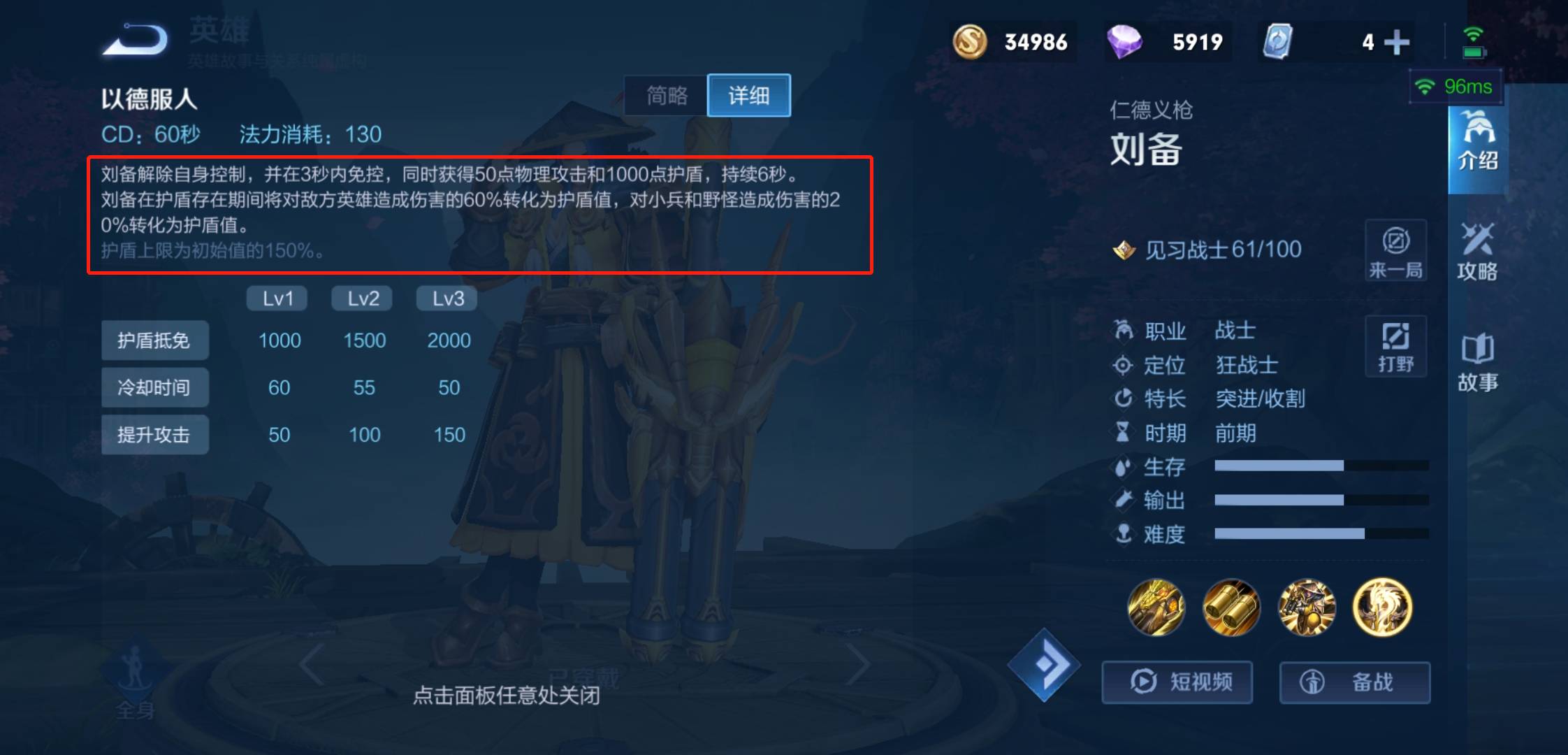Tap the 打野 jungle recommendation icon
Screen dimensions: 1568x755
click(x=1395, y=345)
